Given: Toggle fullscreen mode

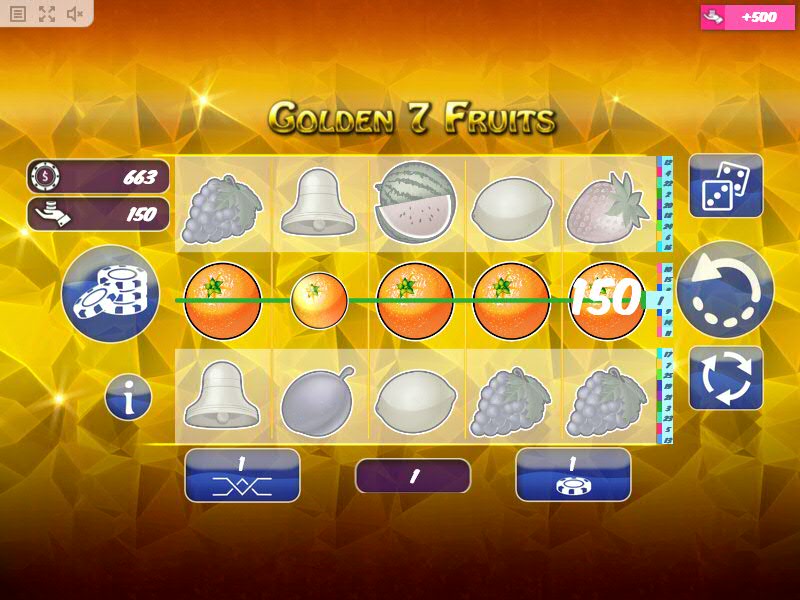Looking at the screenshot, I should tap(47, 14).
